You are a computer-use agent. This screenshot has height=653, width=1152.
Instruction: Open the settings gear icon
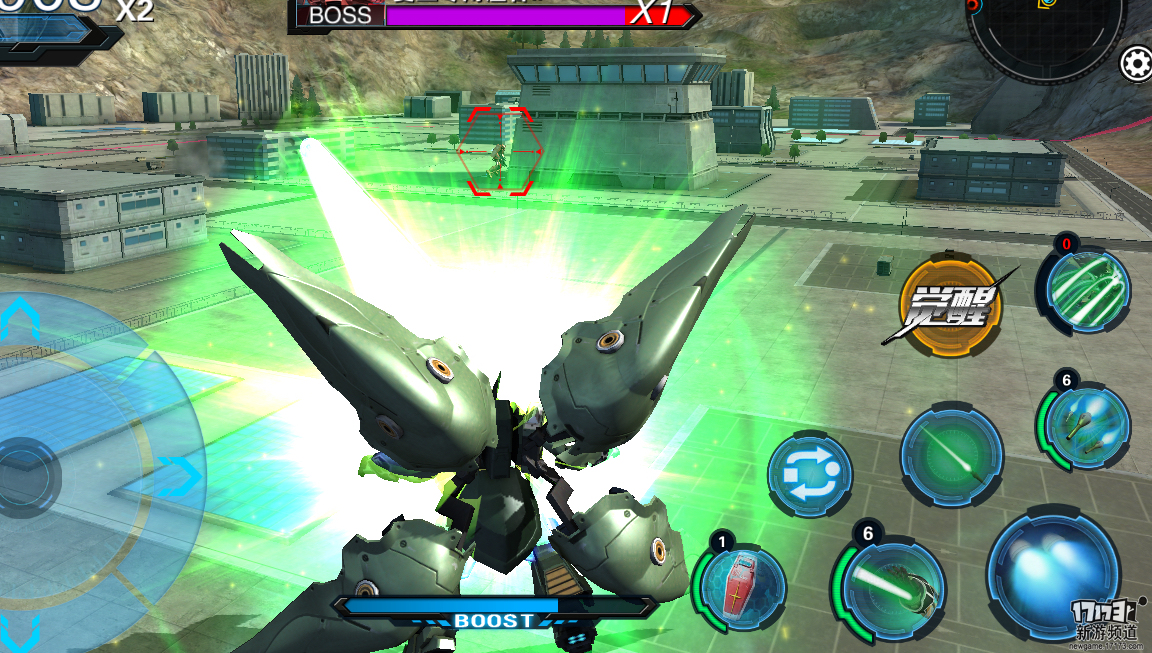1136,64
